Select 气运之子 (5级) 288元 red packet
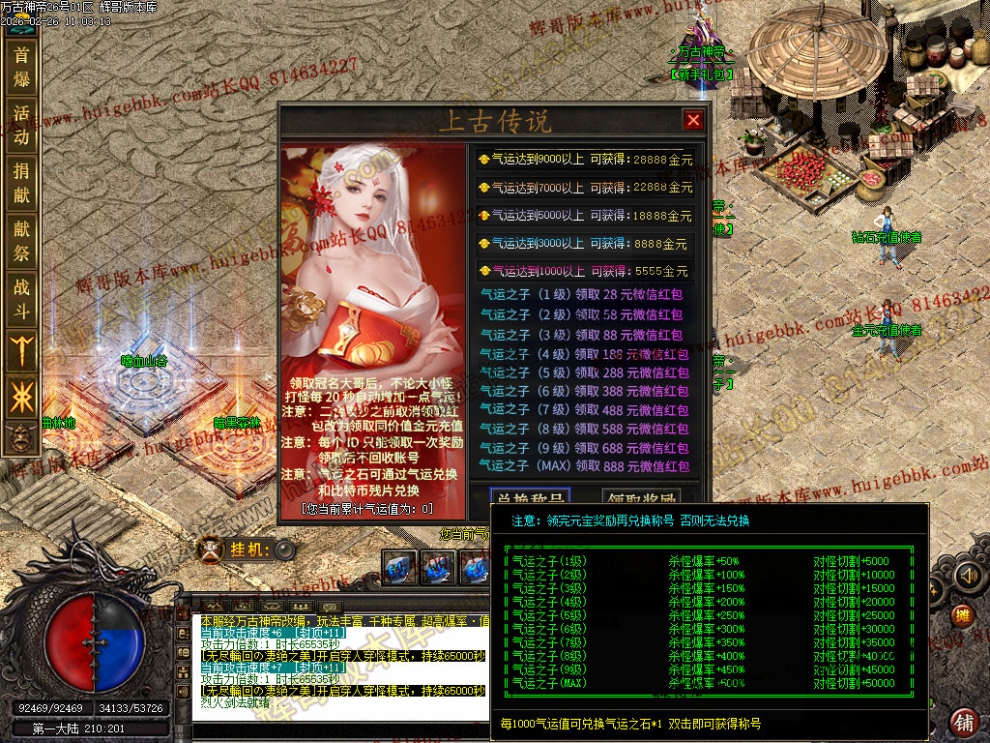The image size is (990, 743). point(582,372)
